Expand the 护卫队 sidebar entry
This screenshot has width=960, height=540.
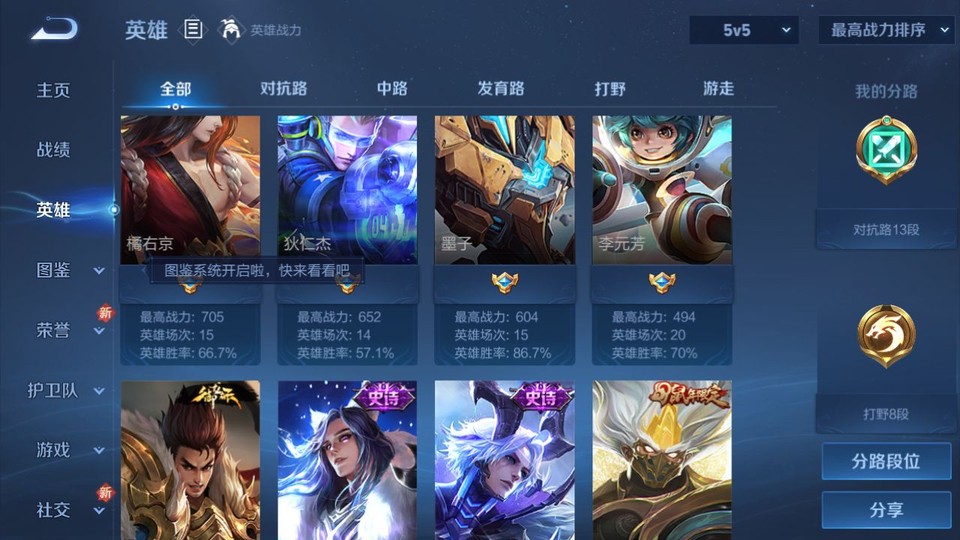[x=66, y=390]
